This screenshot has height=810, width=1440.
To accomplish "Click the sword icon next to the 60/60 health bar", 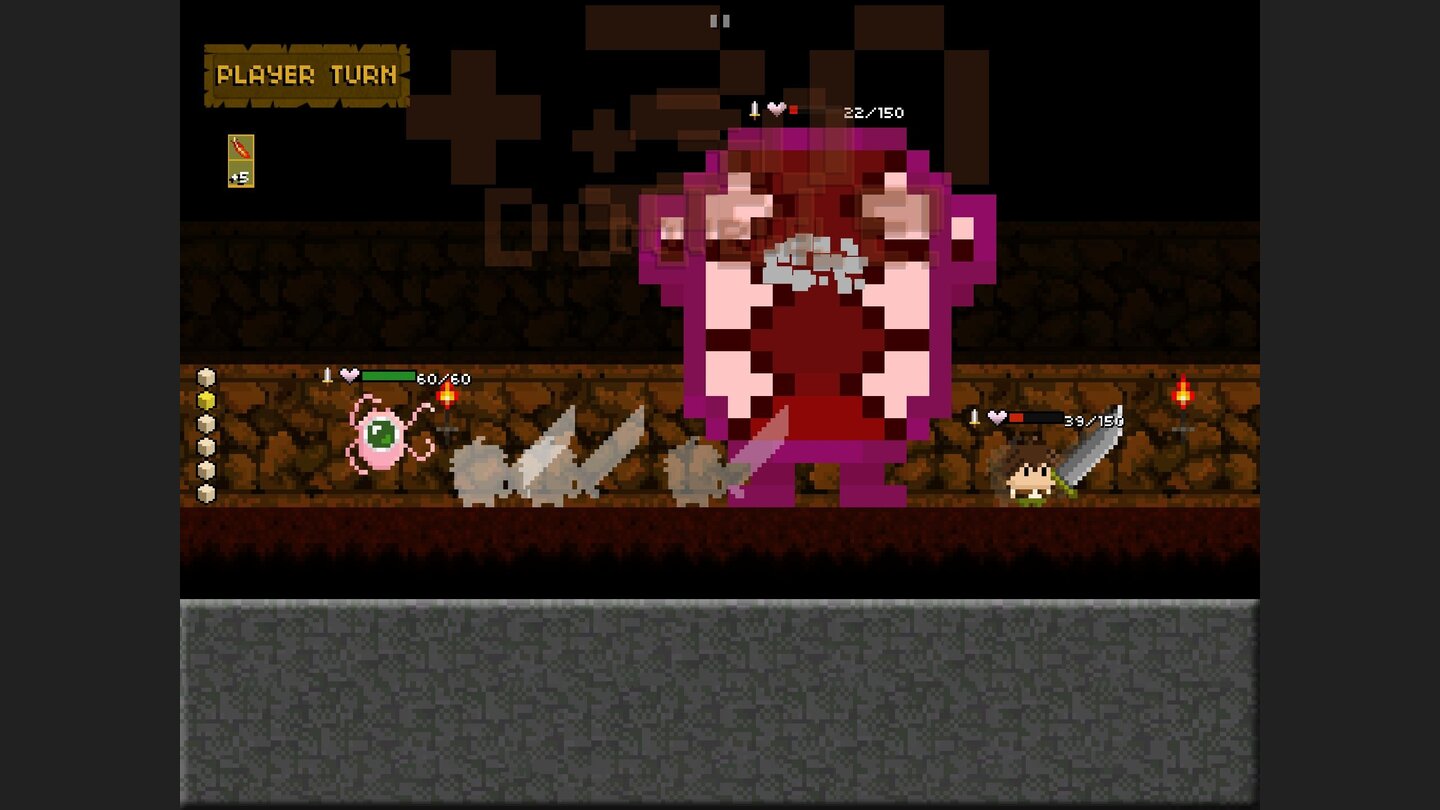I will point(326,375).
